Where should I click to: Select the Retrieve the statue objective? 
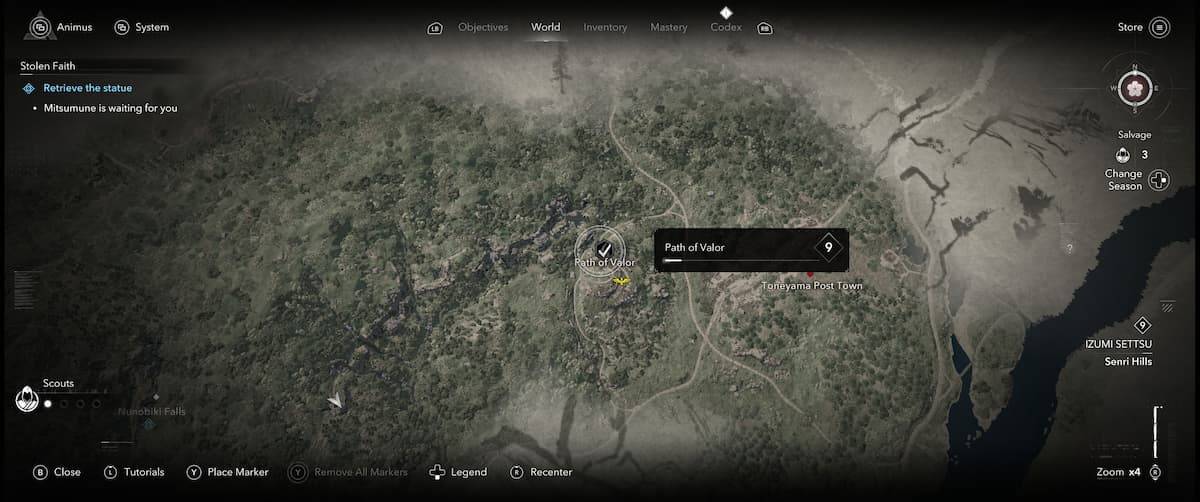pyautogui.click(x=87, y=88)
